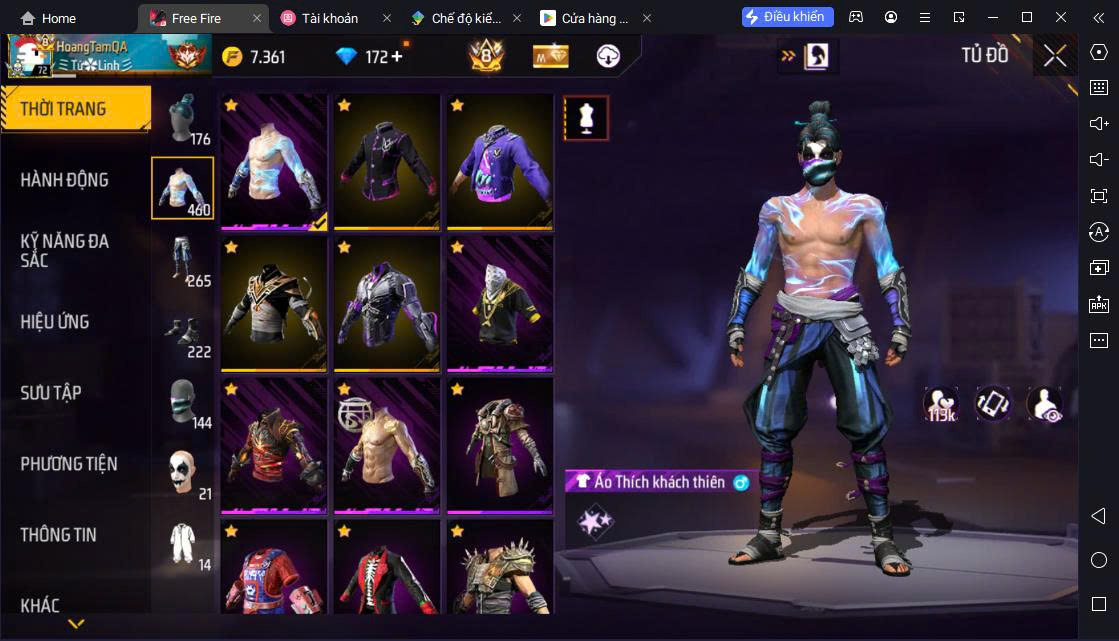Click the mannequin outfit preview icon
The width and height of the screenshot is (1119, 641).
[x=586, y=119]
